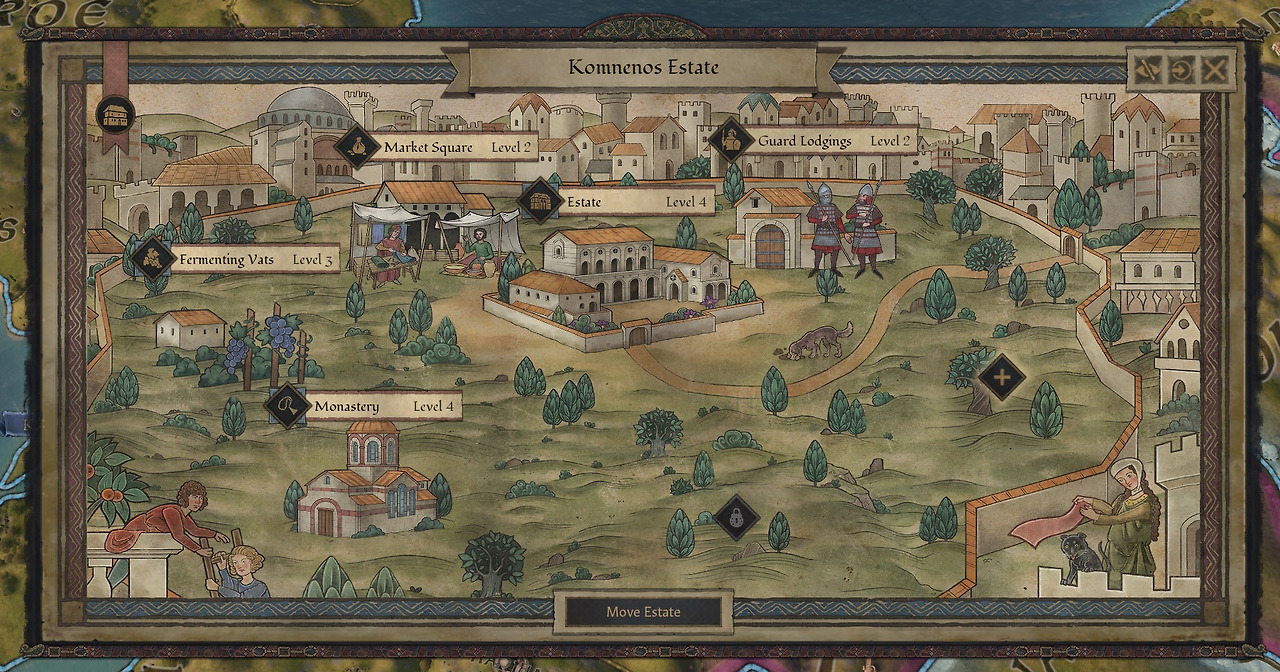1280x672 pixels.
Task: Close the Komnenos Estate window
Action: click(x=1215, y=69)
